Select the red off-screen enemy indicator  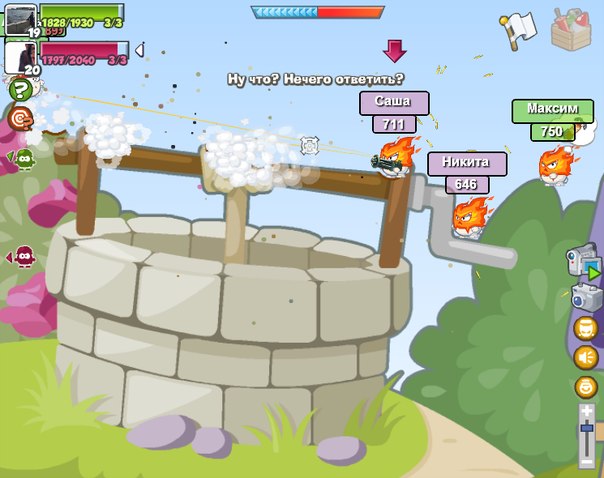(23, 258)
